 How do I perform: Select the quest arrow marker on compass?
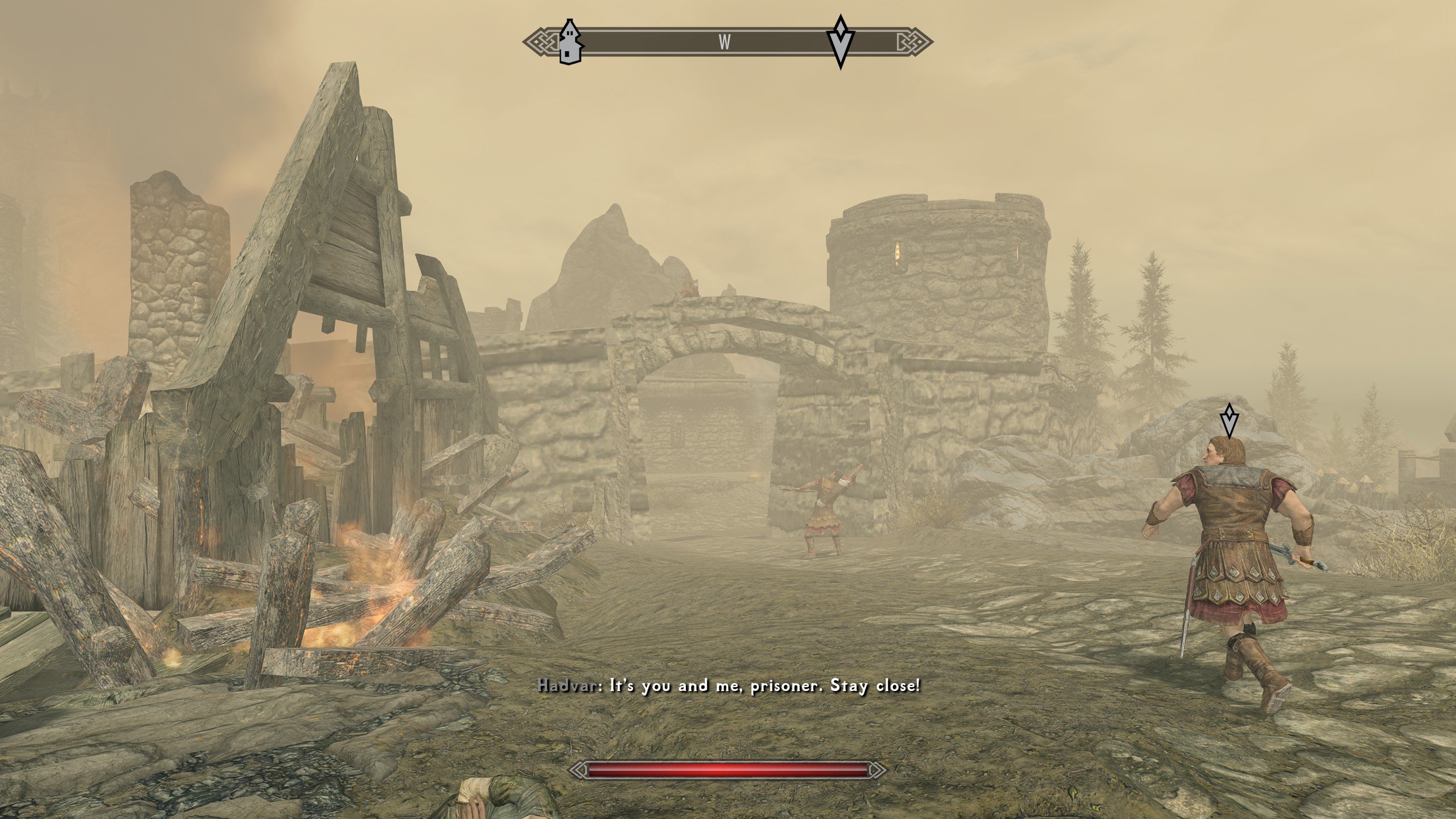840,42
